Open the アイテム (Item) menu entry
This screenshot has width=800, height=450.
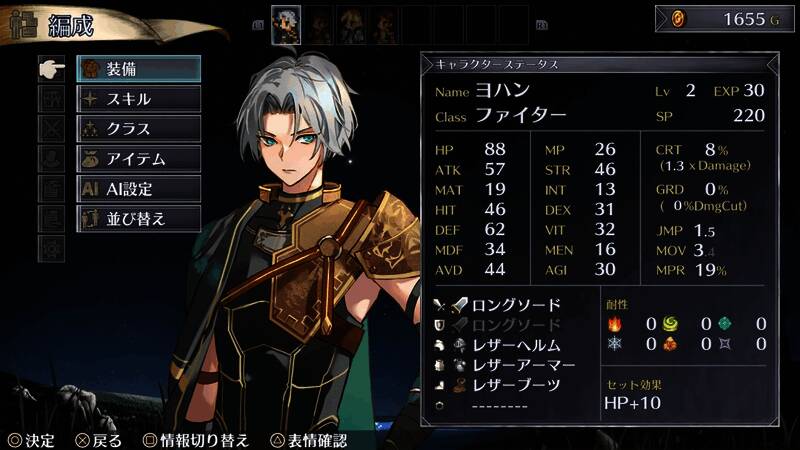[139, 159]
